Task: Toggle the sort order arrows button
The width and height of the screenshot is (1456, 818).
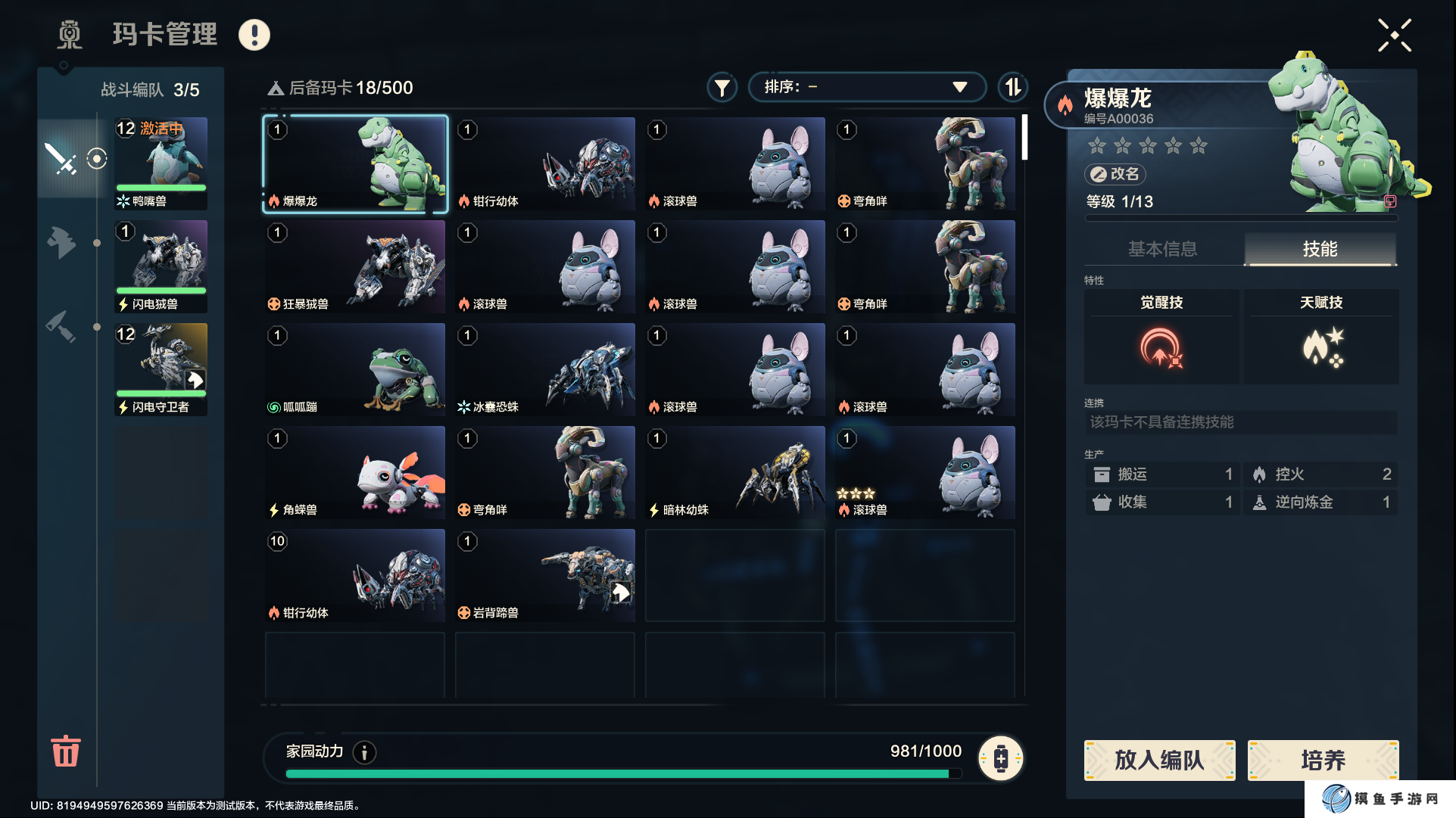Action: tap(1012, 87)
